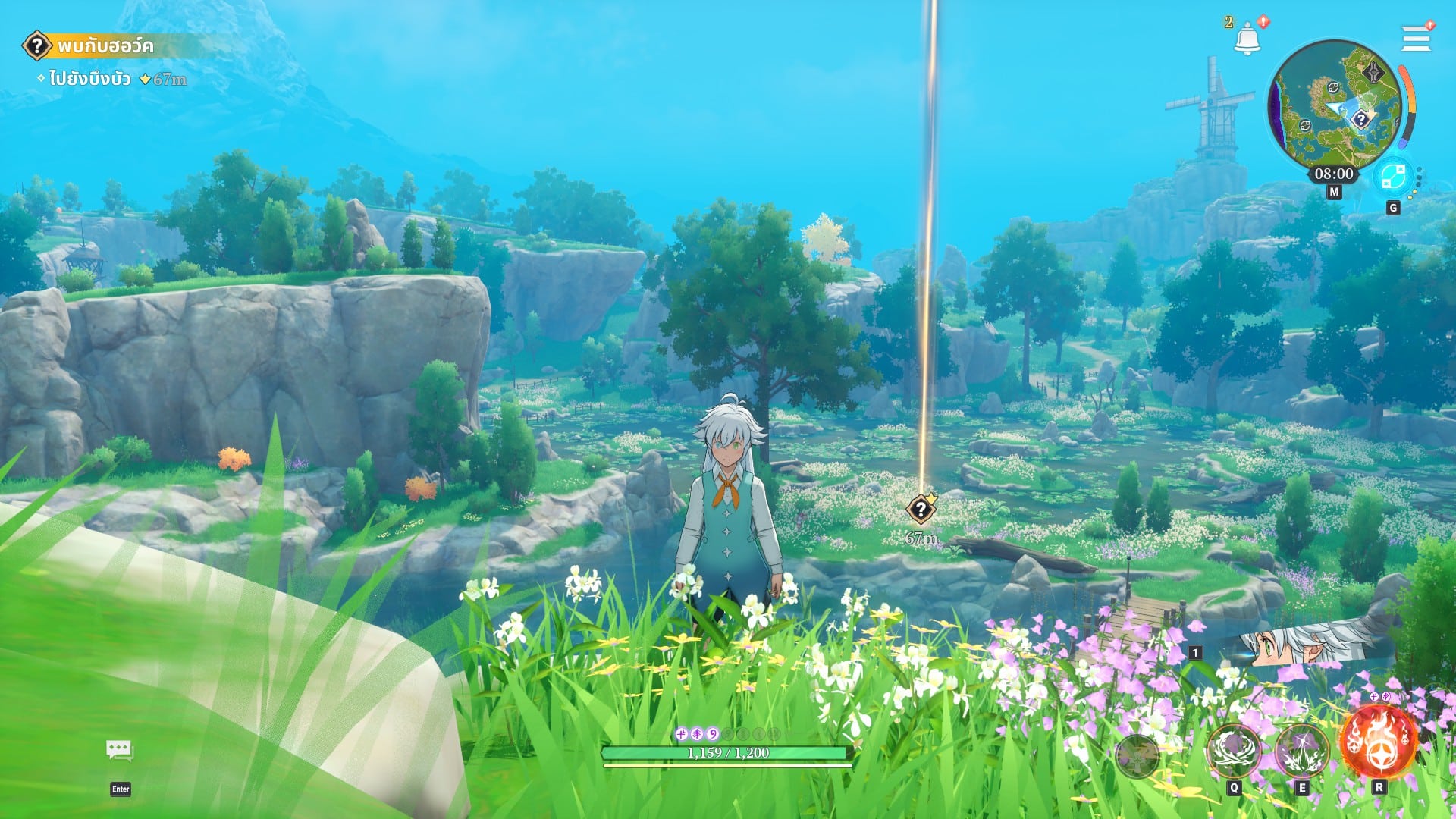The width and height of the screenshot is (1456, 819).
Task: Open the main hamburger menu
Action: [1415, 38]
